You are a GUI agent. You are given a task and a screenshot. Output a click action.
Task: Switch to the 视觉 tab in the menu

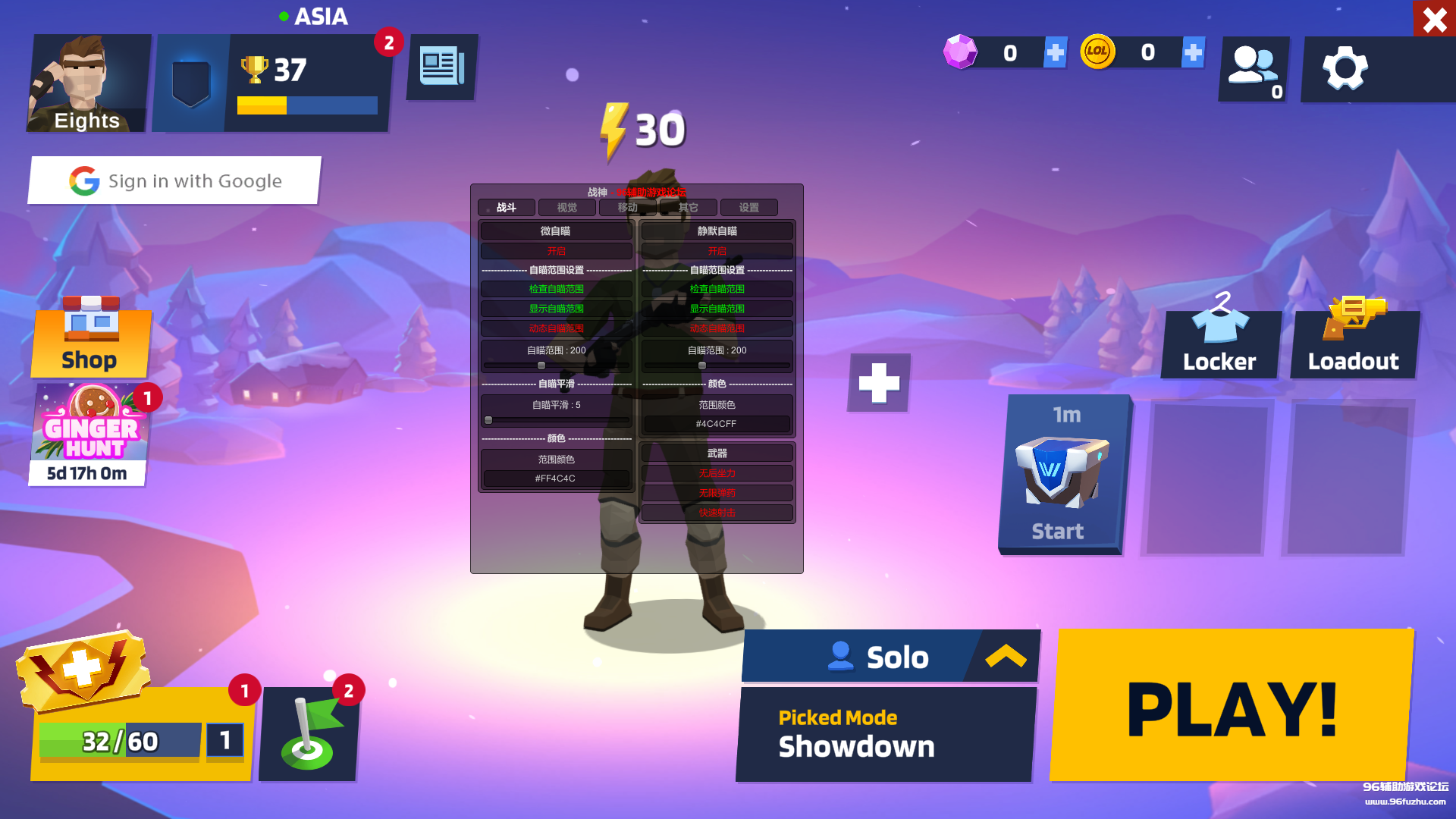click(566, 207)
